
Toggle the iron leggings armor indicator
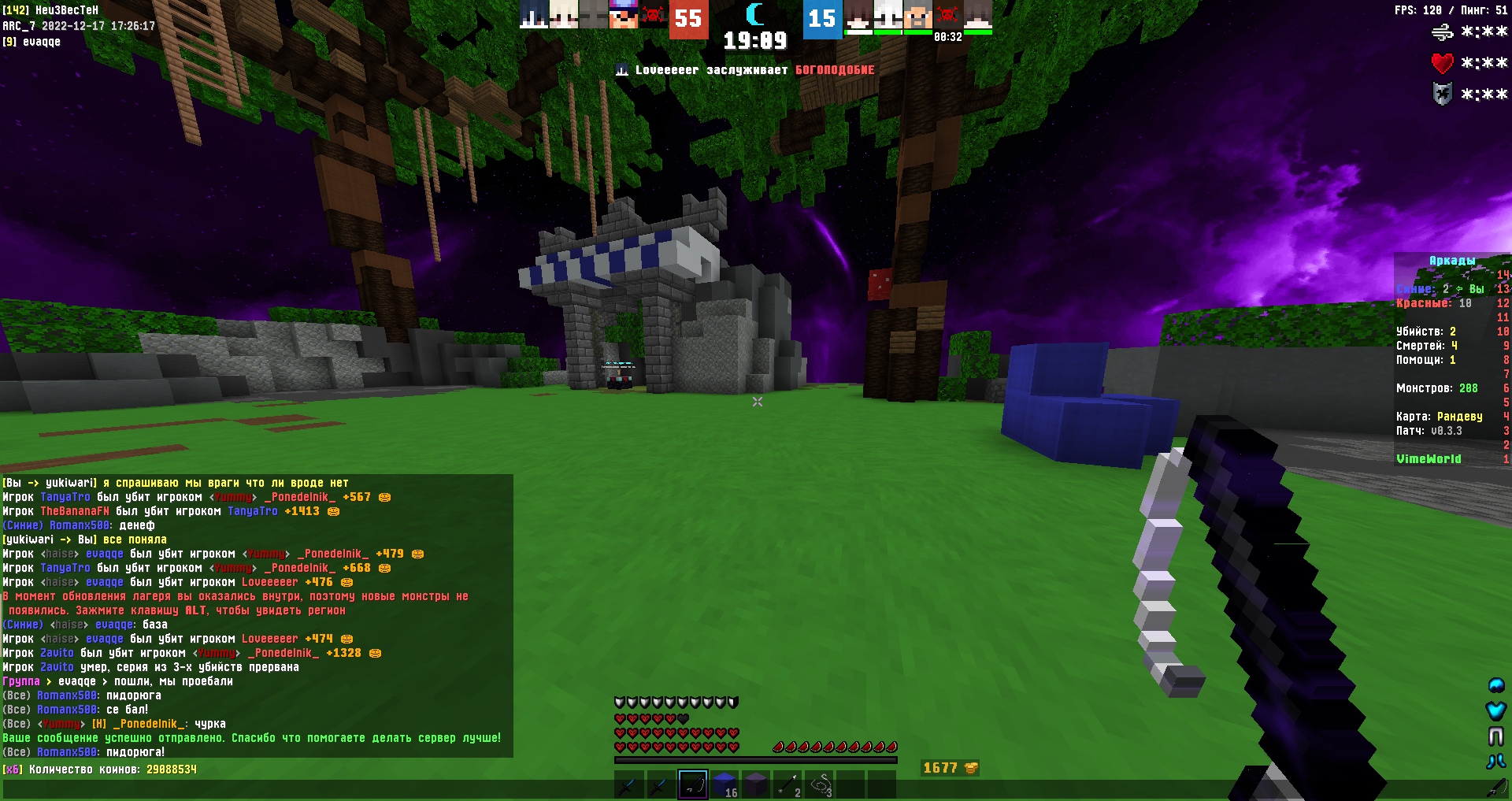(1496, 736)
